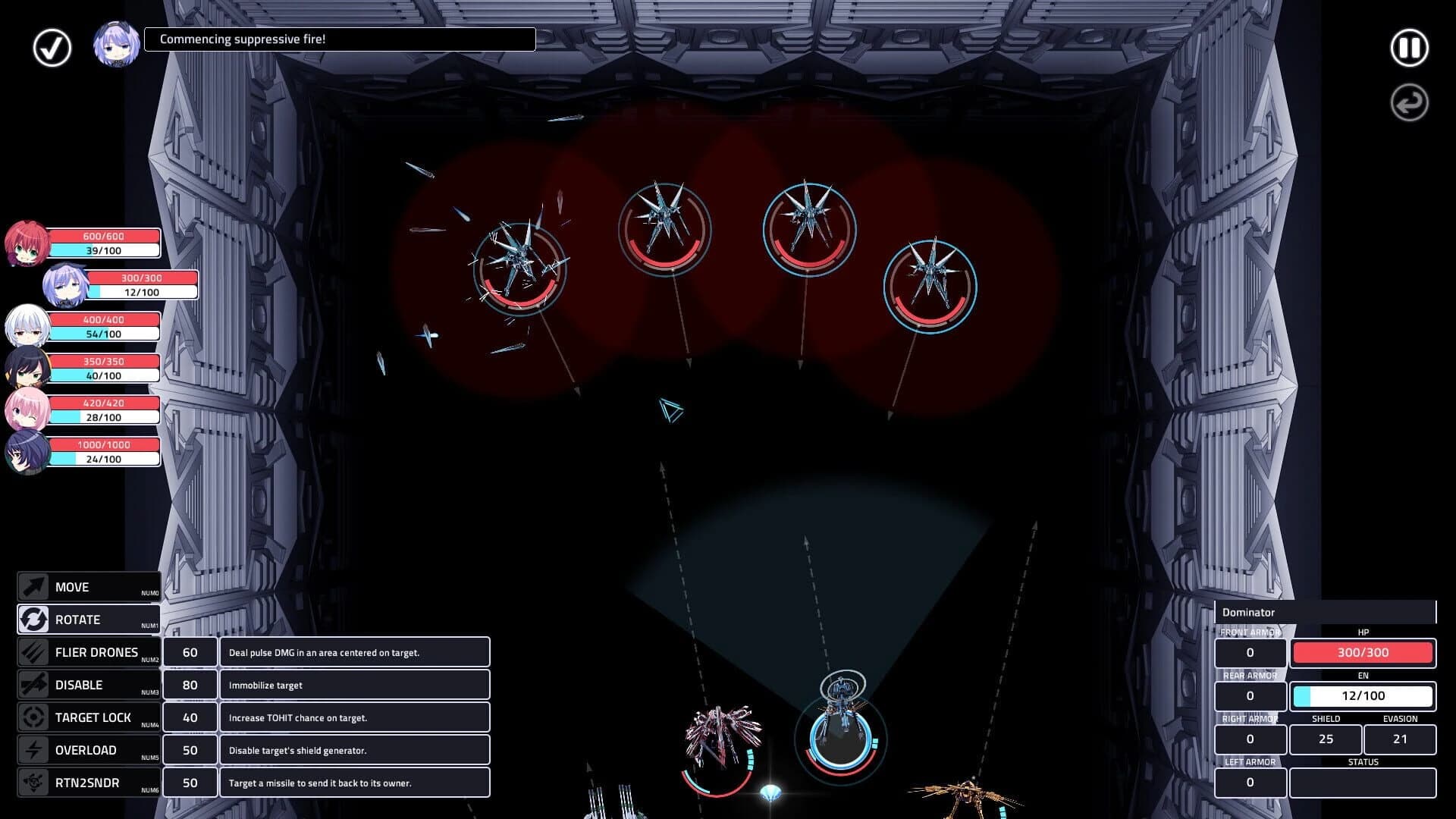Pause the battle with the pause icon

tap(1408, 47)
